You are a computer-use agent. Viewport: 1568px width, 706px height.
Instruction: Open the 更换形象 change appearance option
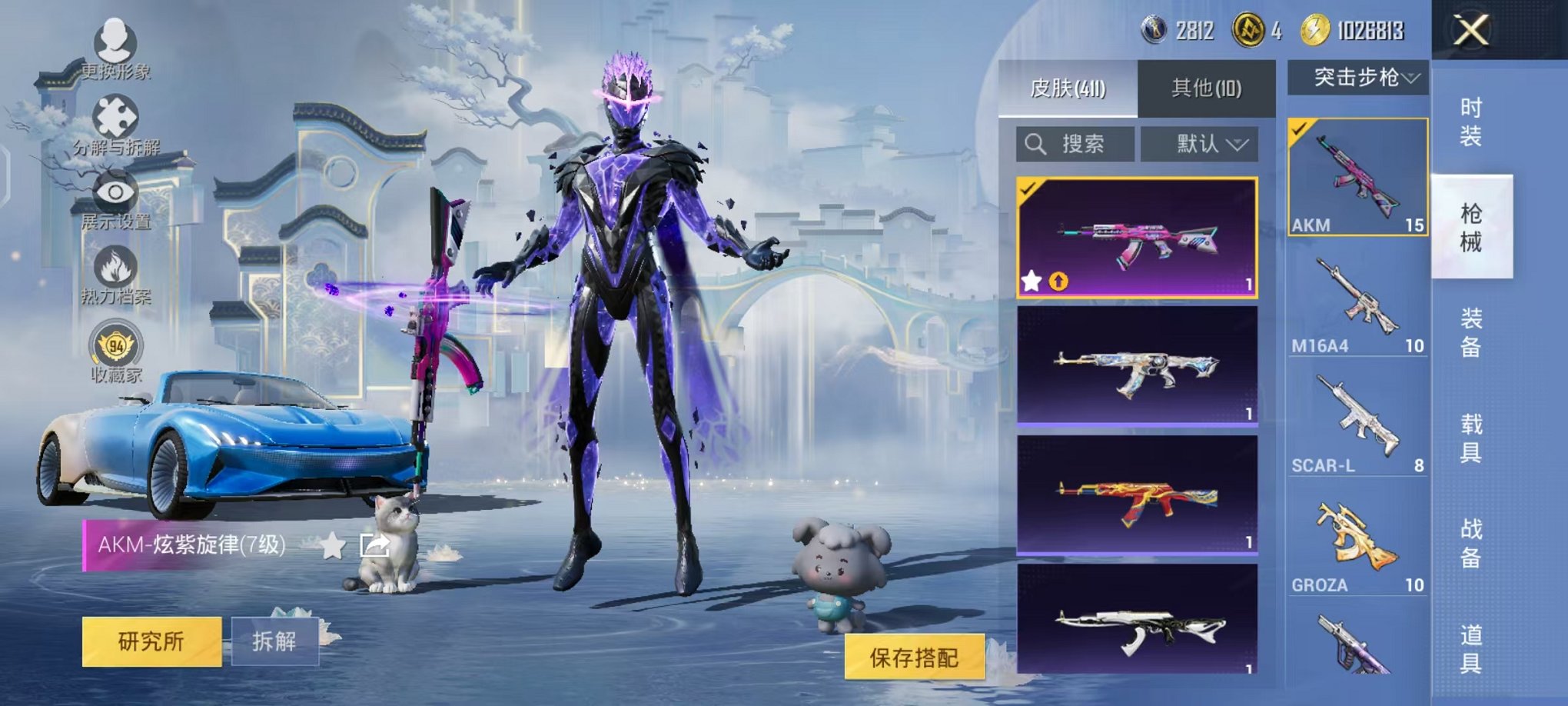(115, 48)
